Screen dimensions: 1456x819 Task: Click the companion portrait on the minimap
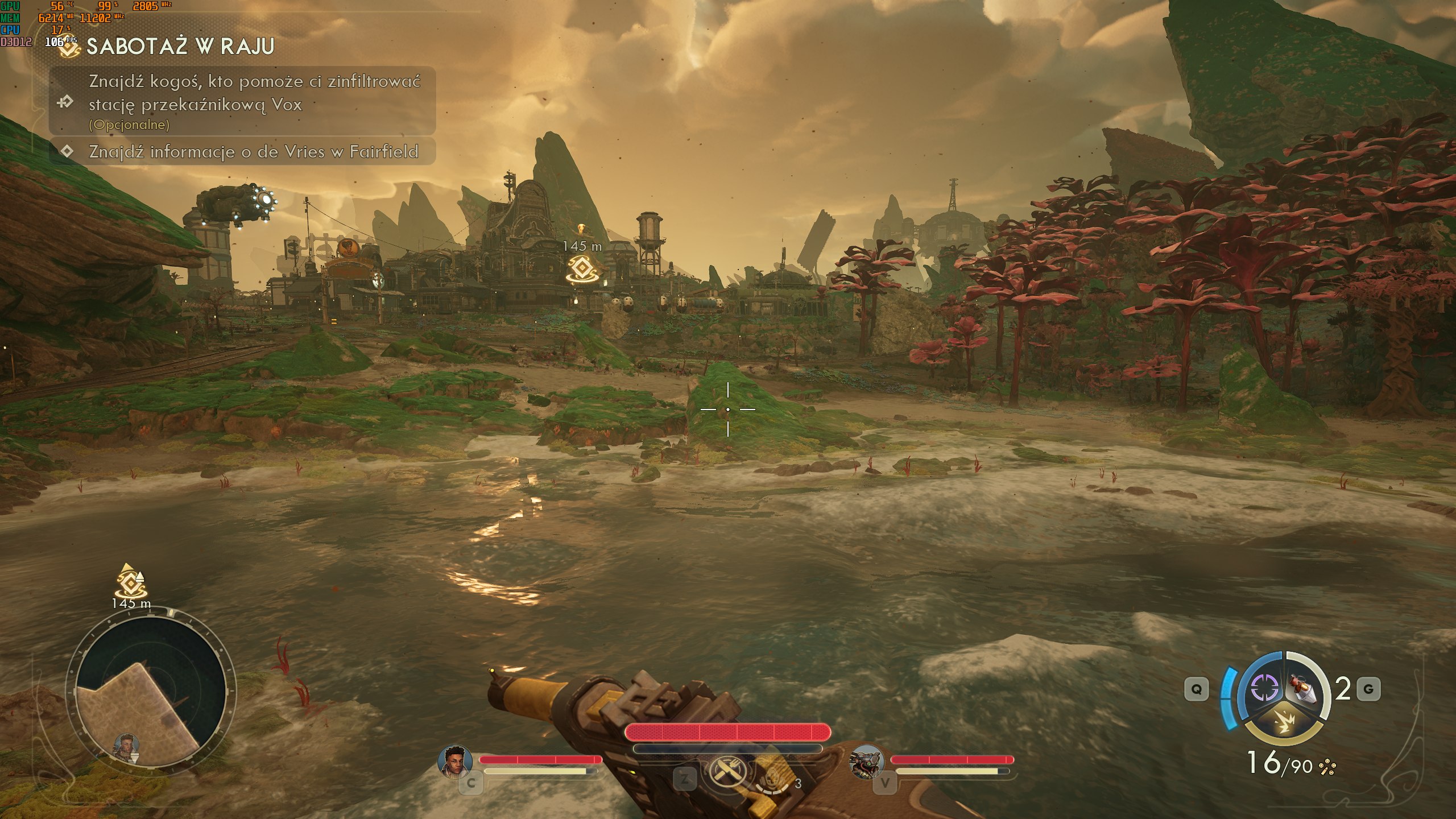tap(126, 746)
